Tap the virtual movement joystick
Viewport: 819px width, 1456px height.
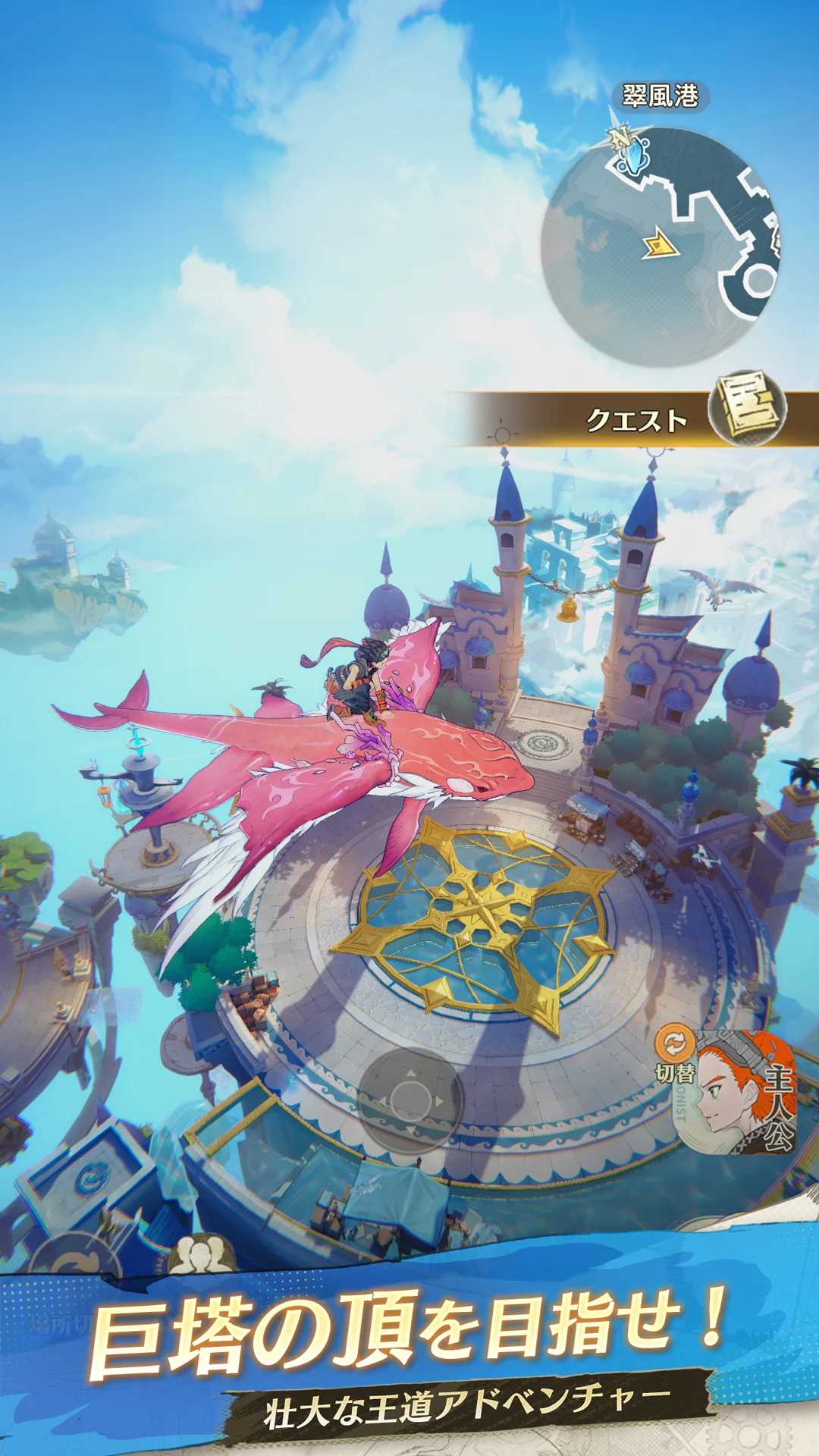coord(410,1101)
